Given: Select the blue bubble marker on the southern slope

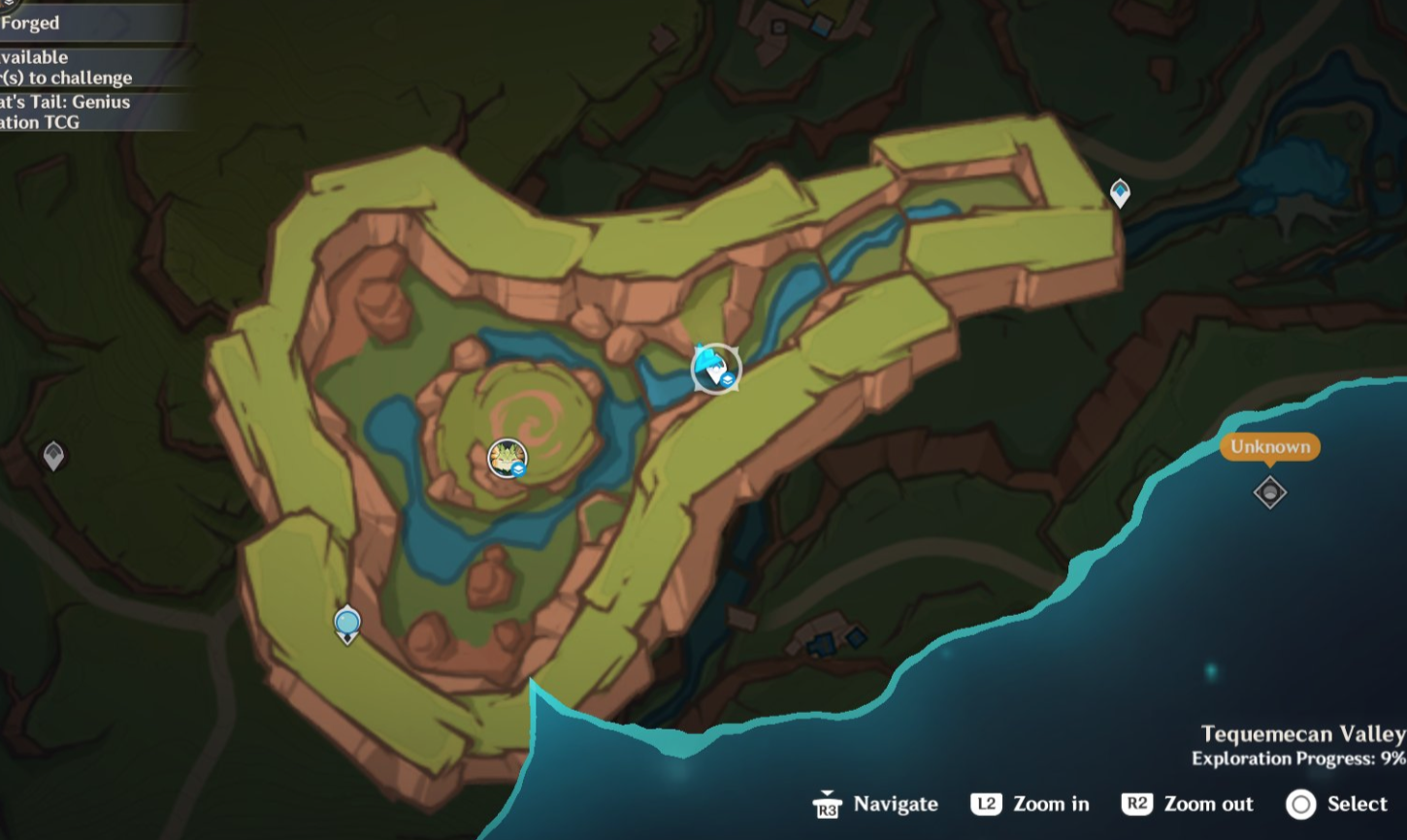Looking at the screenshot, I should pos(346,624).
